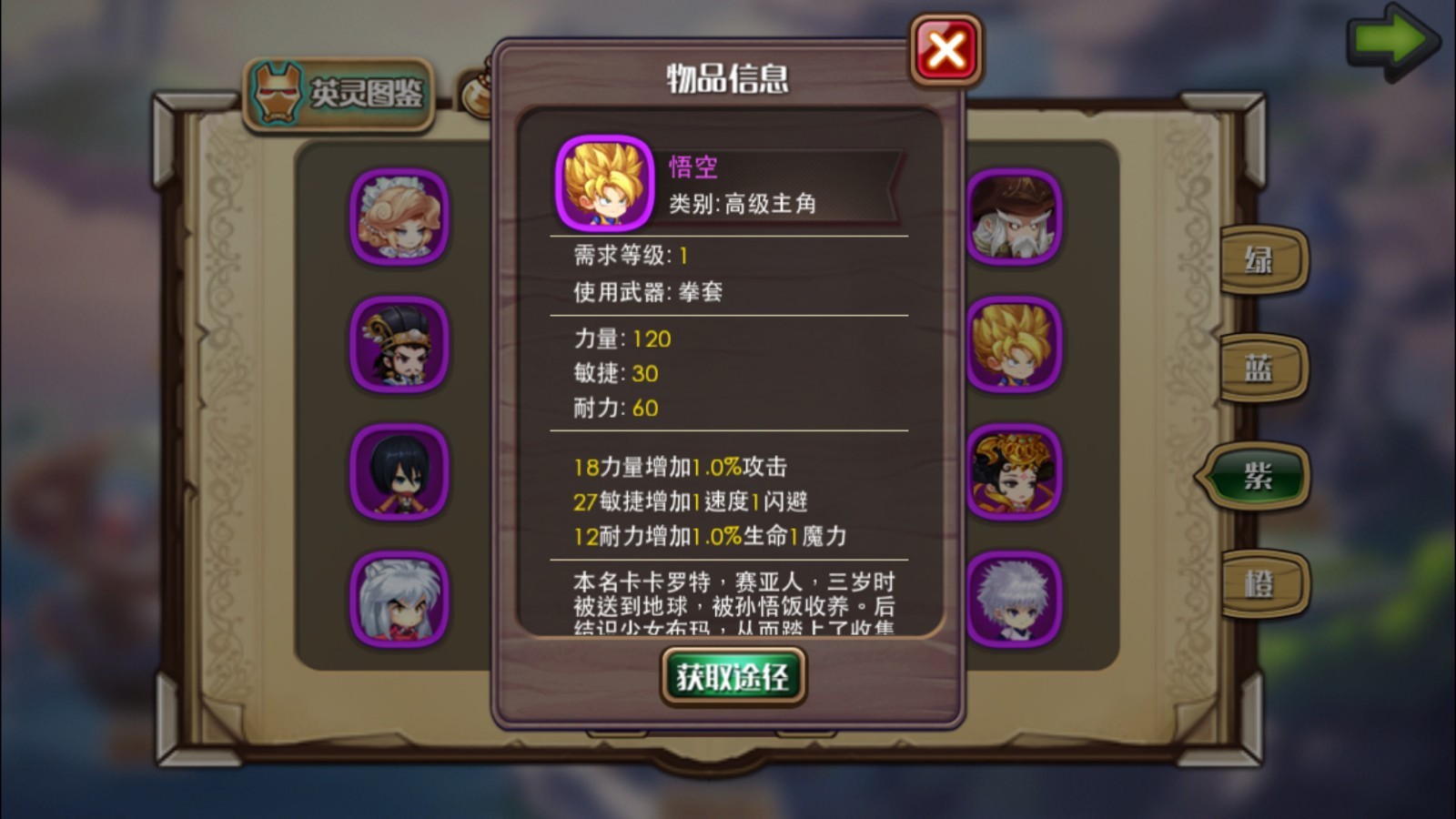The width and height of the screenshot is (1456, 819).
Task: Switch to the 蓝 blue tab
Action: click(x=1262, y=369)
